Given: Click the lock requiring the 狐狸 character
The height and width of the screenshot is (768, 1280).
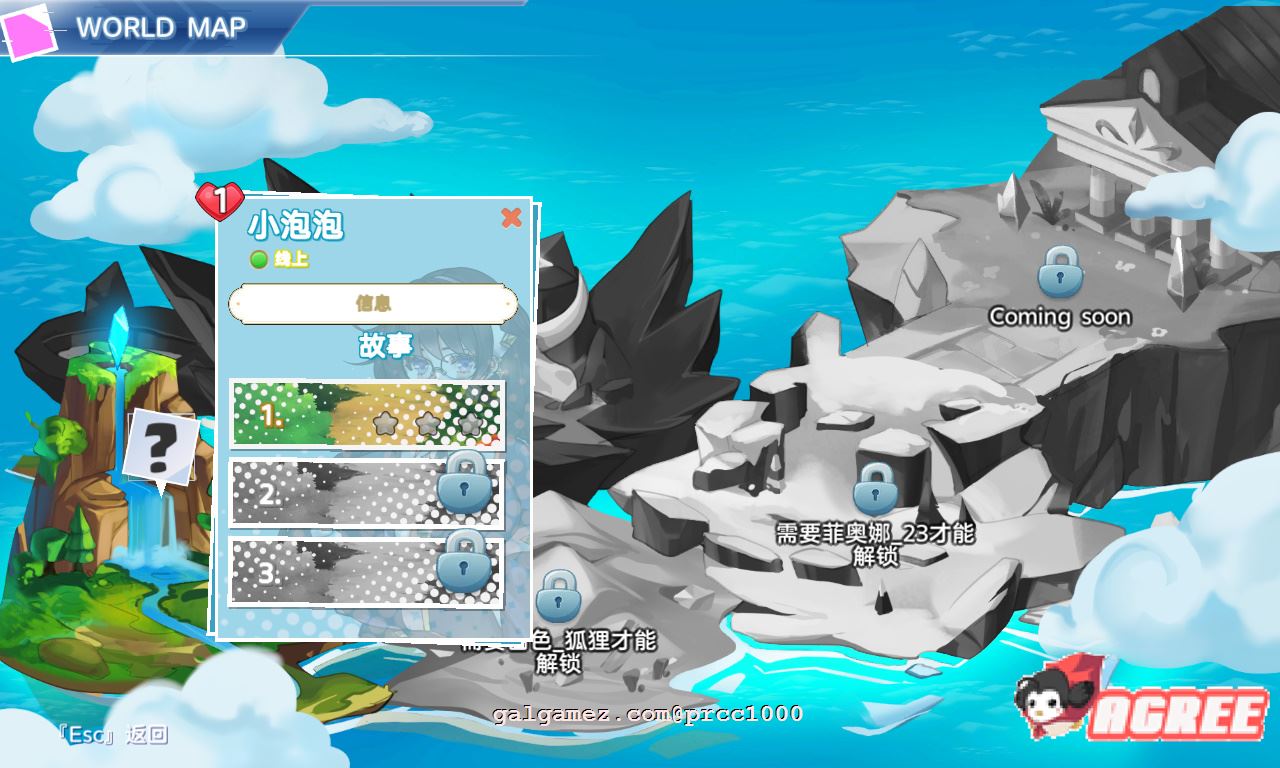Looking at the screenshot, I should click(557, 600).
